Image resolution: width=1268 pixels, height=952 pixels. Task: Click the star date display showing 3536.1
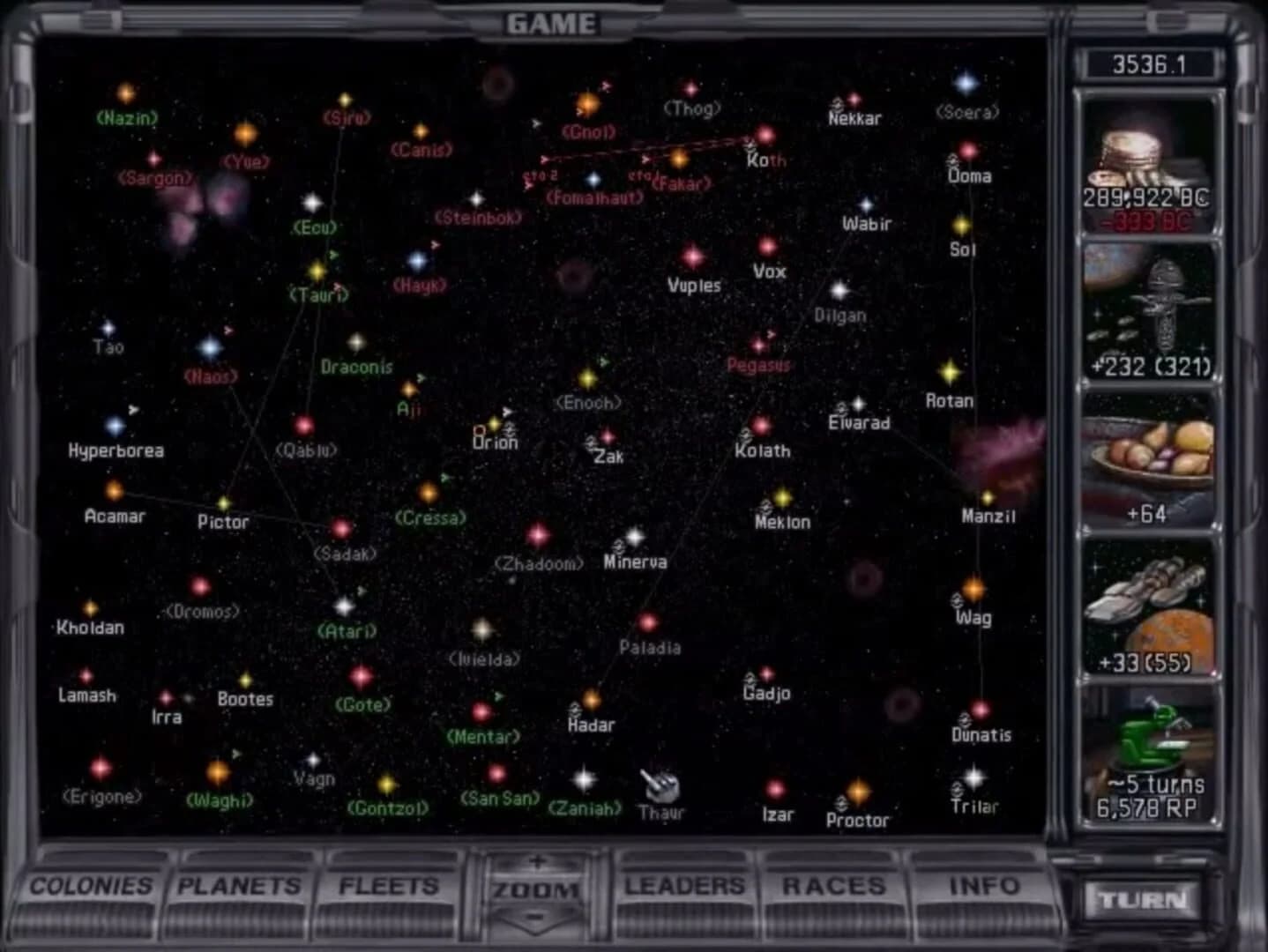tap(1151, 63)
